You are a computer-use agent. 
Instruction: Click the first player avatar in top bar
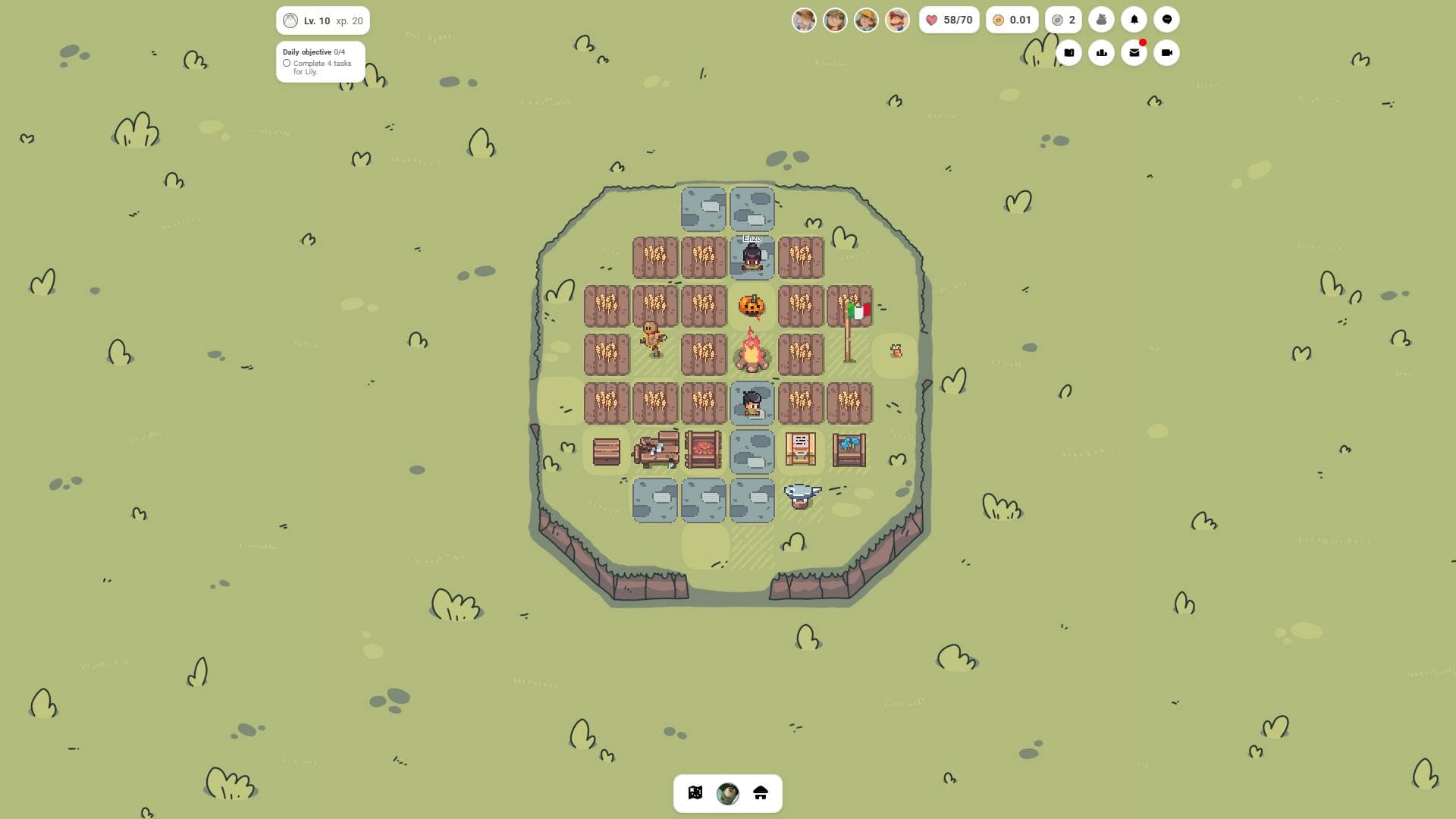click(x=804, y=19)
